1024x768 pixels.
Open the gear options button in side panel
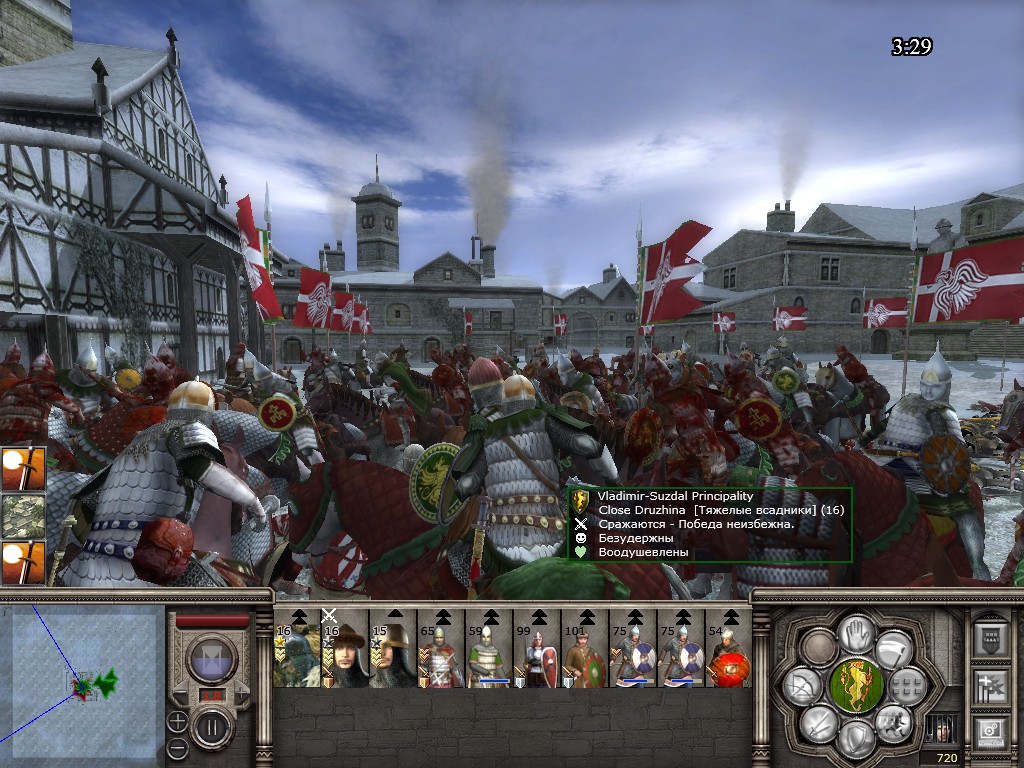click(990, 732)
